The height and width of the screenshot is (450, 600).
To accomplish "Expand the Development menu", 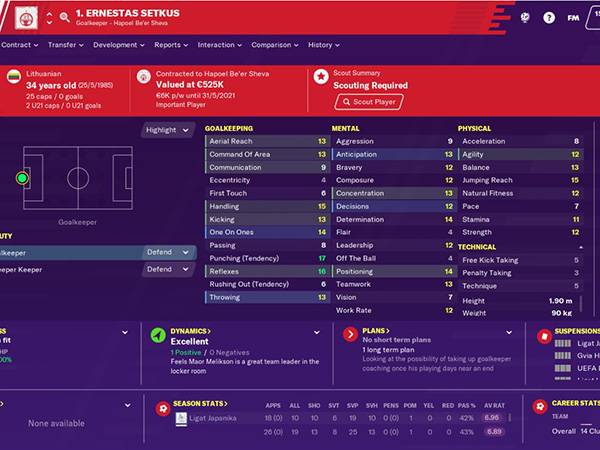I will click(117, 45).
